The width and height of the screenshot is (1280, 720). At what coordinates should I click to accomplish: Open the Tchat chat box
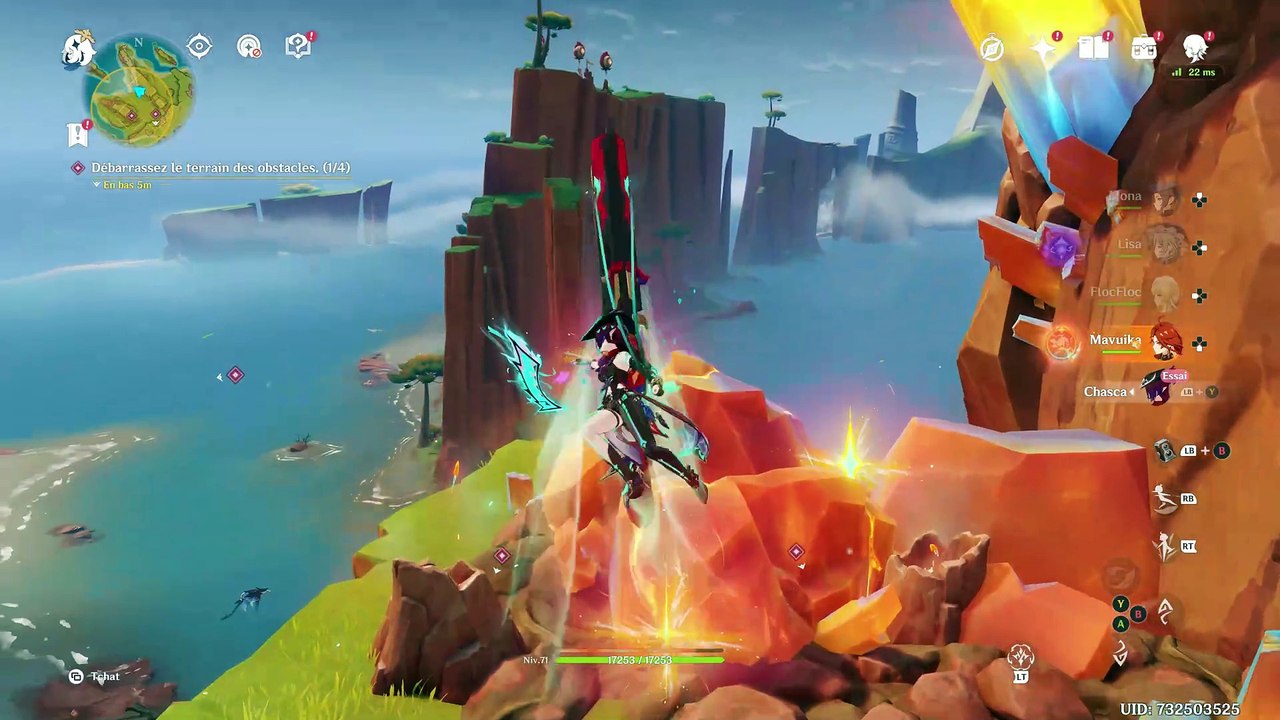tap(95, 677)
